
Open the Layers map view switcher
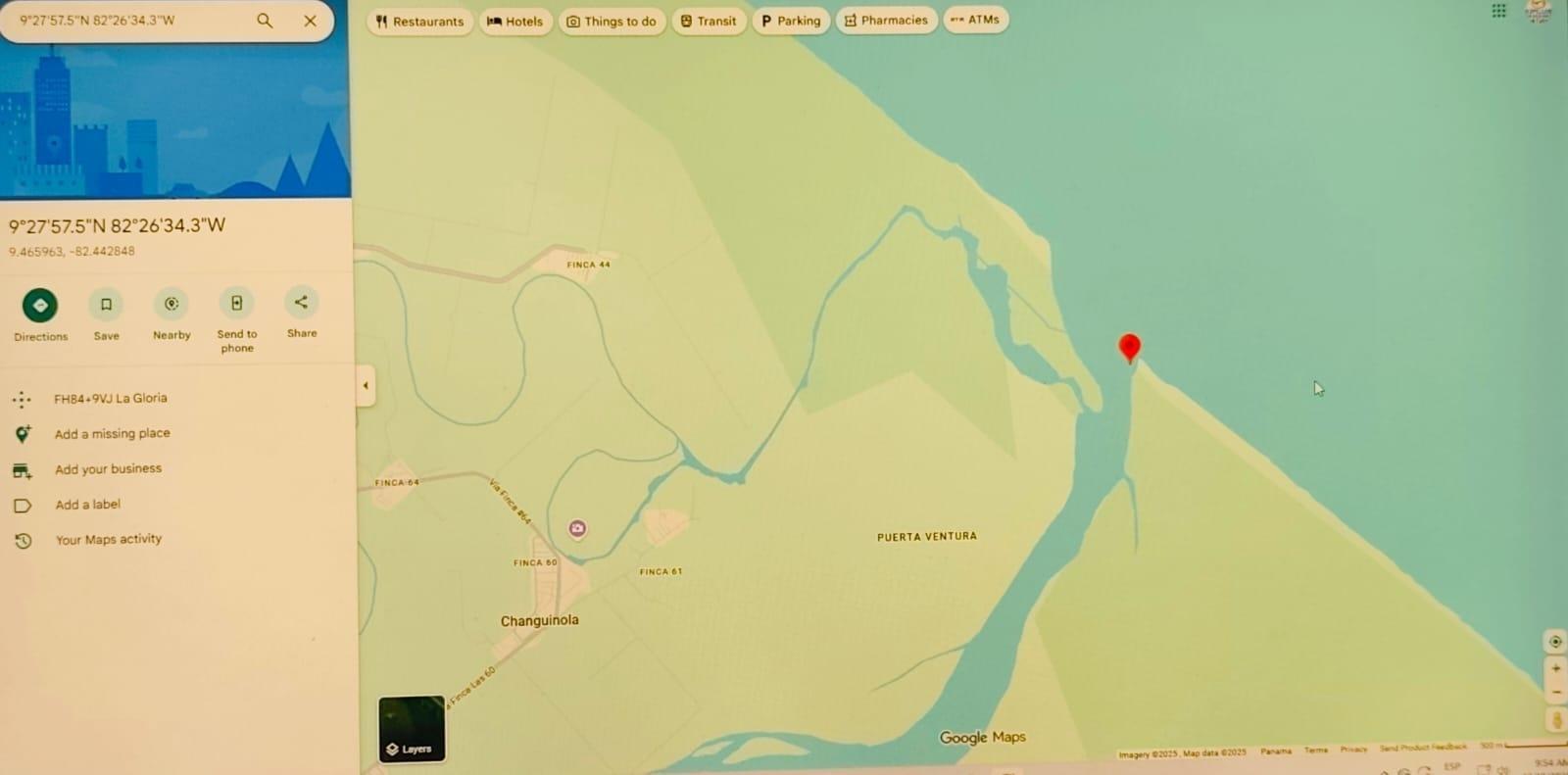pos(412,729)
